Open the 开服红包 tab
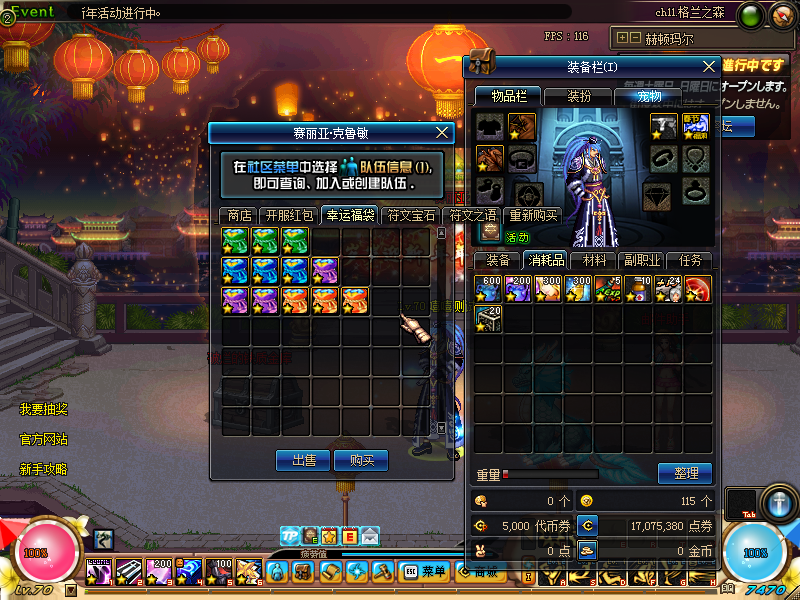Image resolution: width=800 pixels, height=600 pixels. pyautogui.click(x=289, y=215)
